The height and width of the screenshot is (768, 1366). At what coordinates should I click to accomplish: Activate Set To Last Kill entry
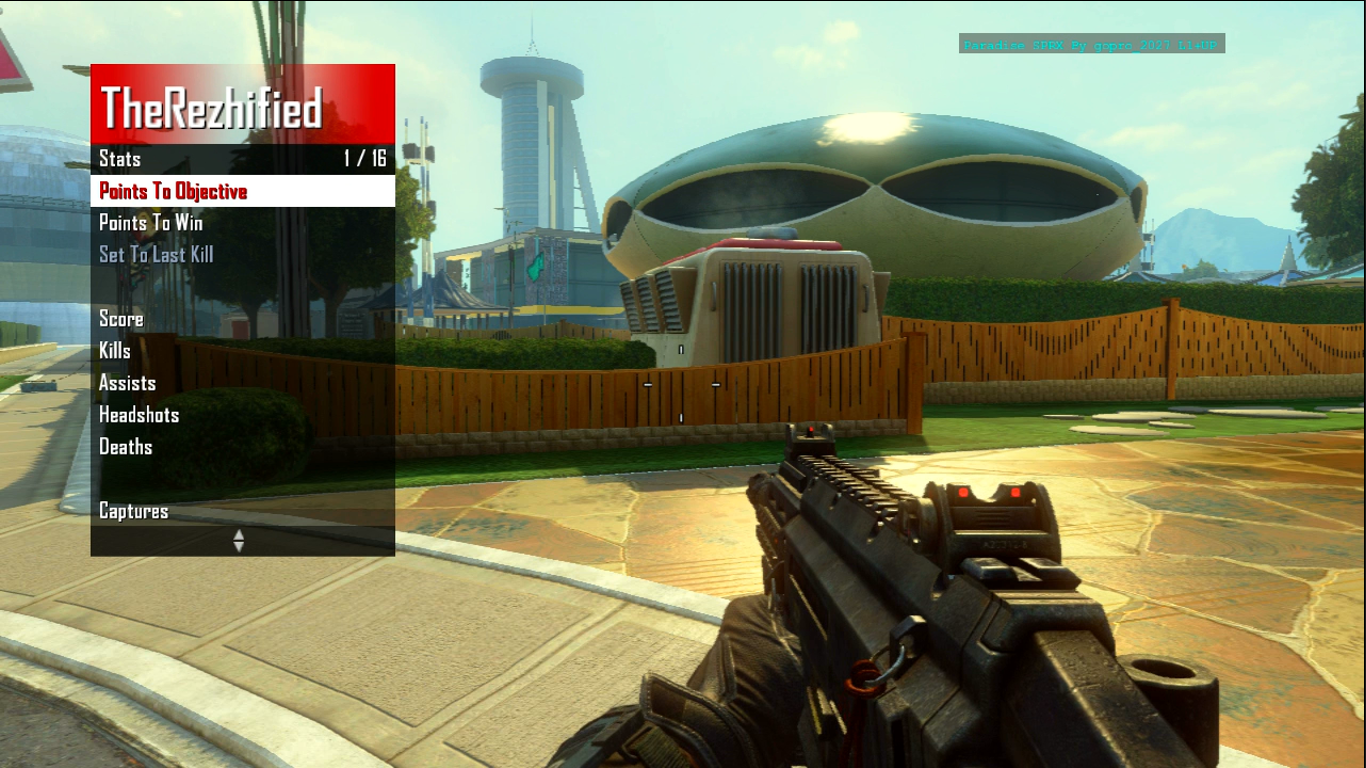[156, 255]
